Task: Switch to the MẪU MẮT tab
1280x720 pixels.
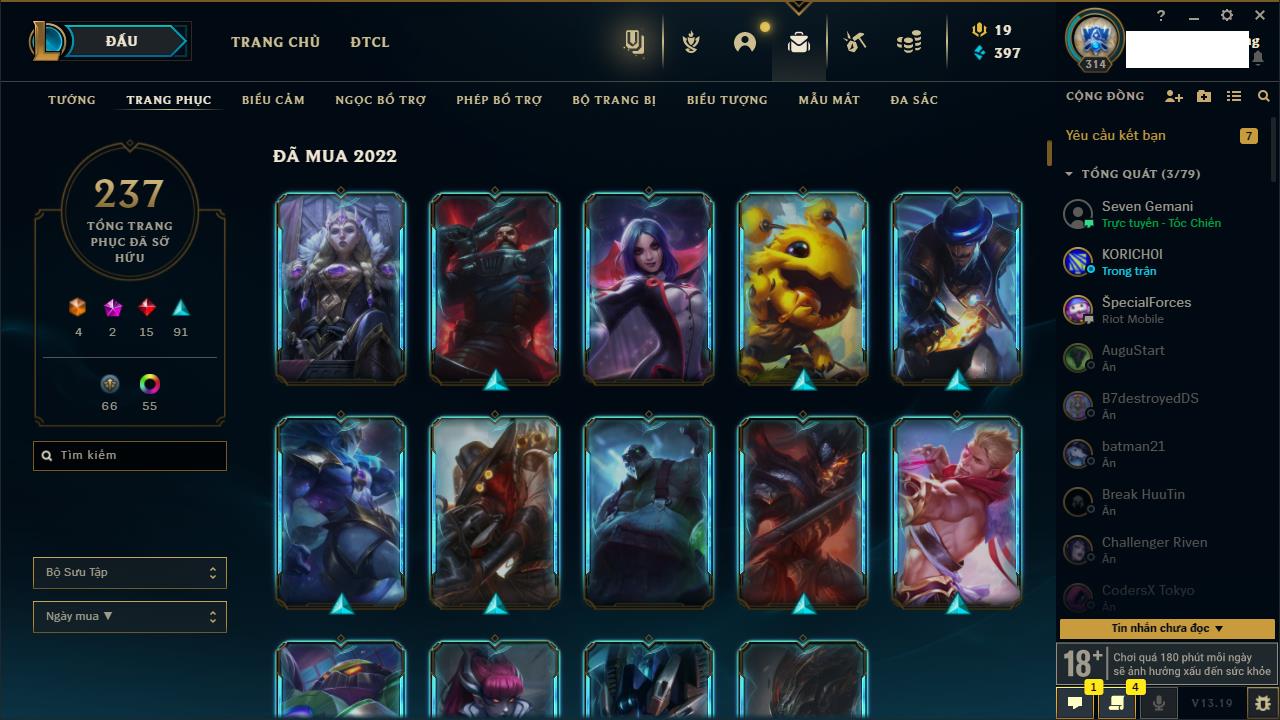Action: click(829, 100)
